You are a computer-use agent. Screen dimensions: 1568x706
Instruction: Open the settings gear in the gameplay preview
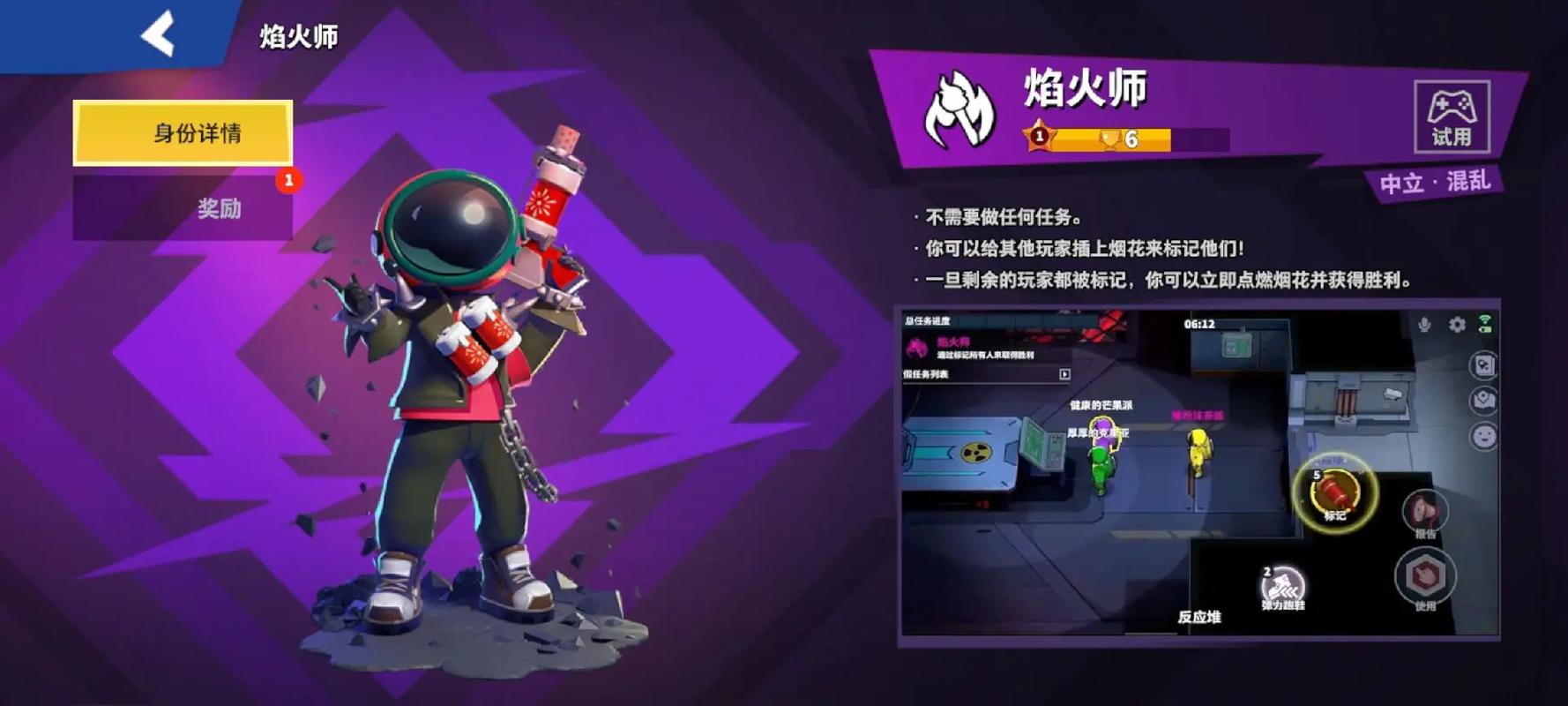1458,325
